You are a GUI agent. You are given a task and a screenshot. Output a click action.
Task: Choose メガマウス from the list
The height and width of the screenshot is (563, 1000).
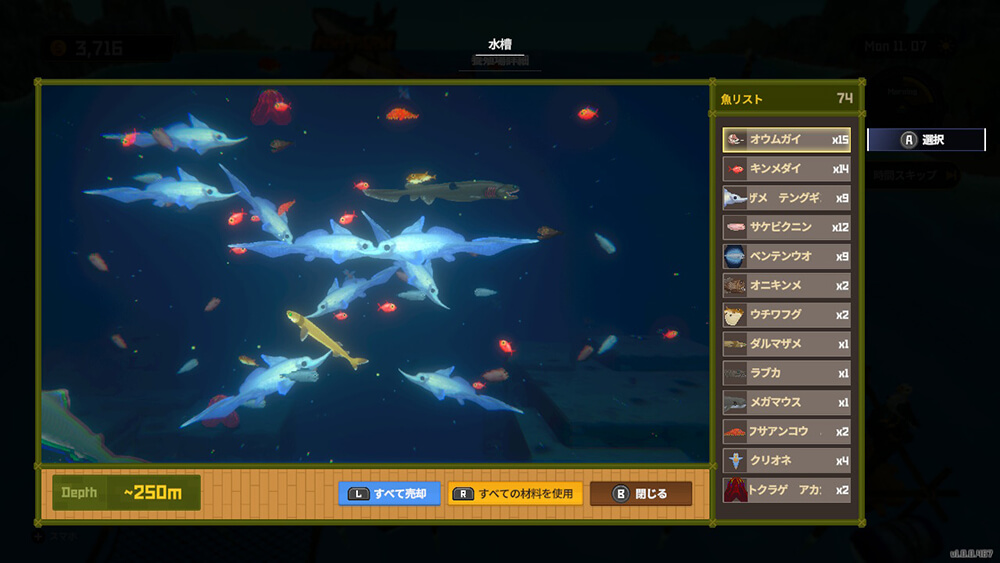(786, 402)
